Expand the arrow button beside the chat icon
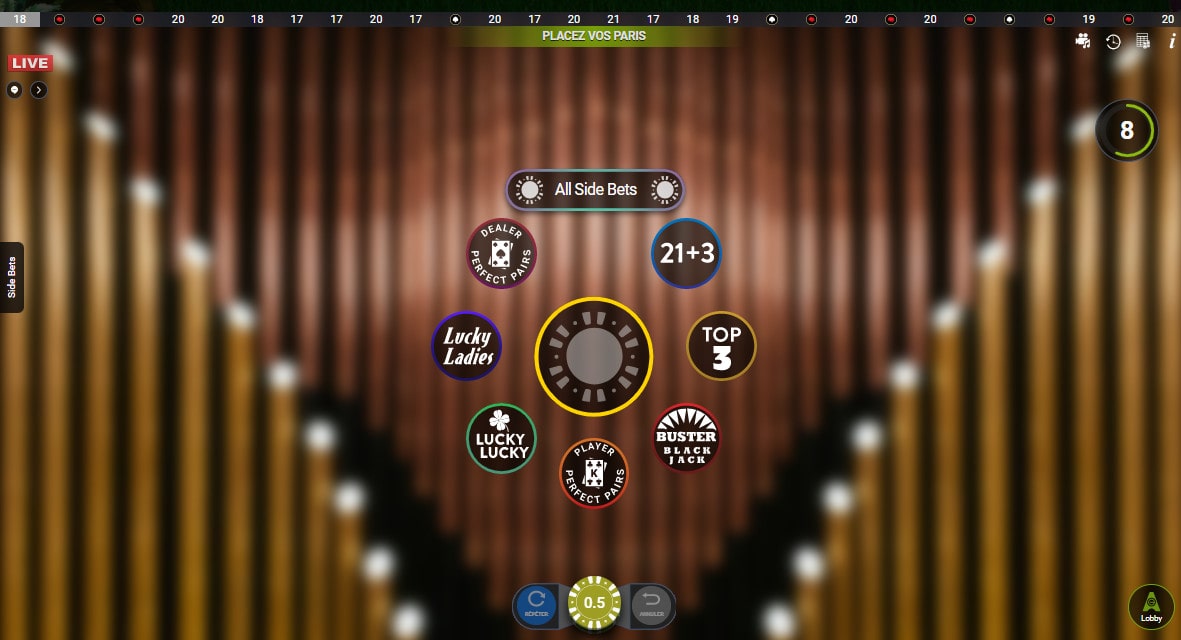 38,90
